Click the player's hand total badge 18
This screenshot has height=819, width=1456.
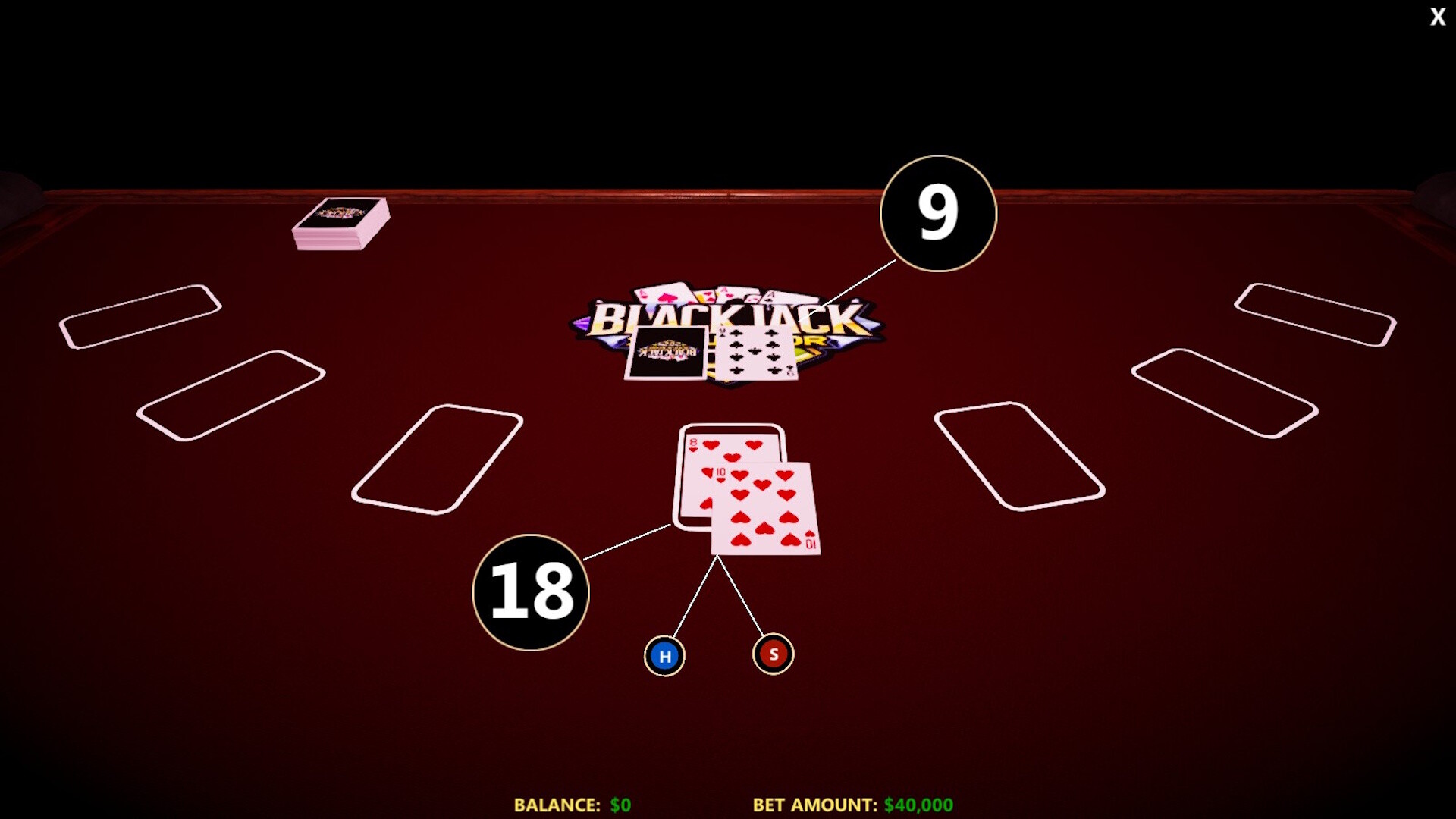pyautogui.click(x=531, y=594)
